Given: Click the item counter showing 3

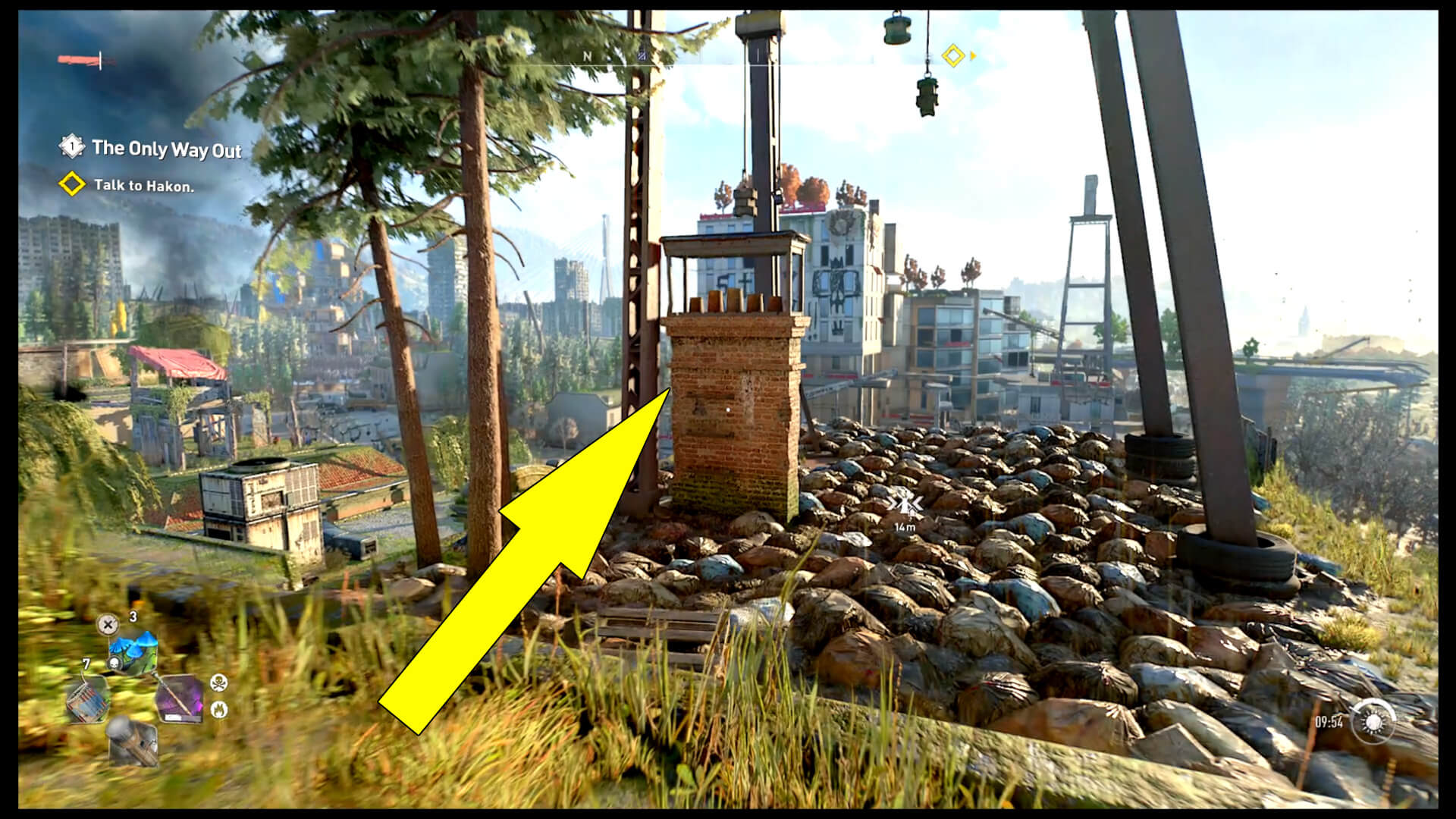Looking at the screenshot, I should [133, 617].
